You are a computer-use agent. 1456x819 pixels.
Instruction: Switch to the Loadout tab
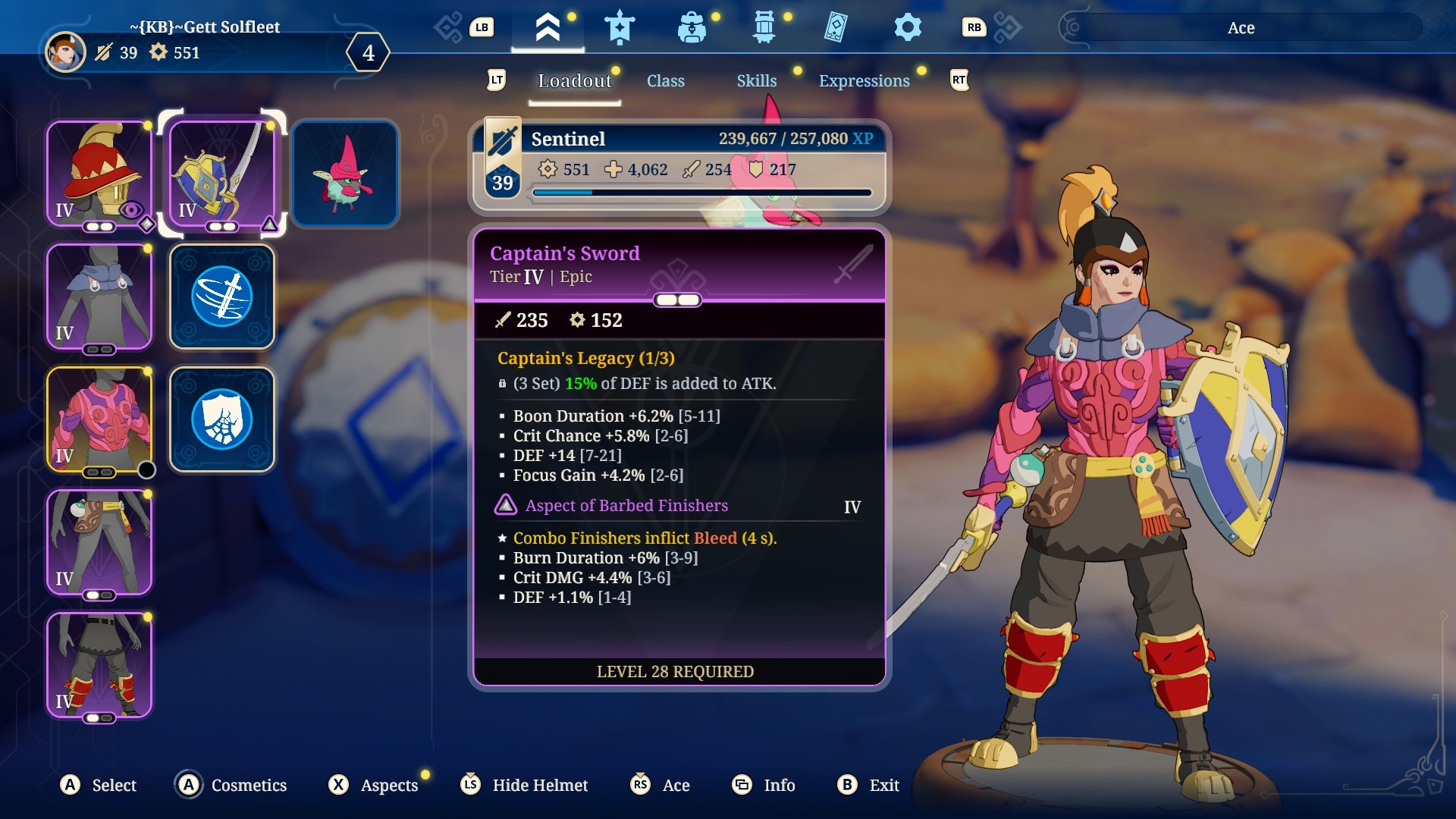[x=574, y=81]
